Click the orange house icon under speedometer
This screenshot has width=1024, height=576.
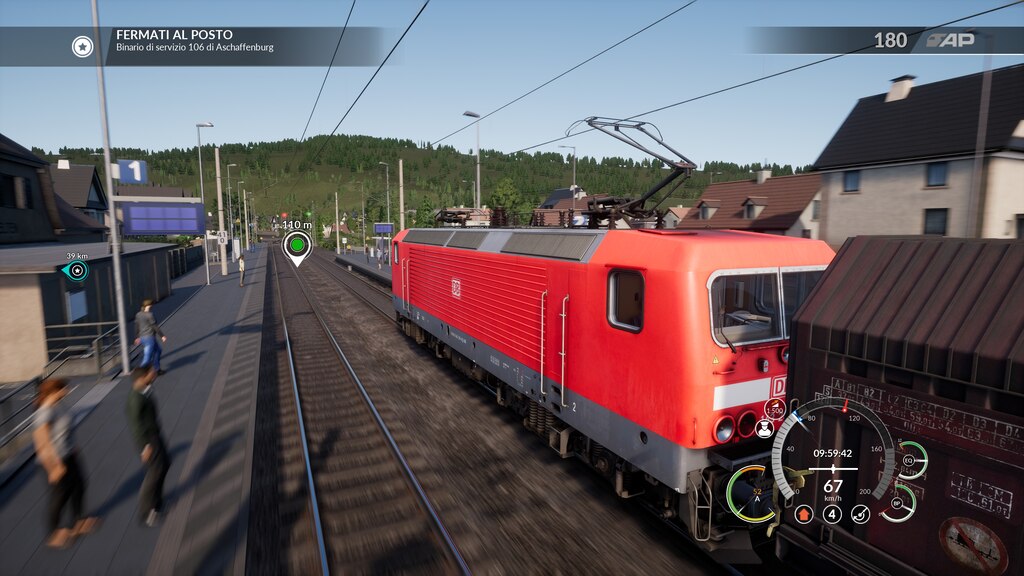point(803,514)
